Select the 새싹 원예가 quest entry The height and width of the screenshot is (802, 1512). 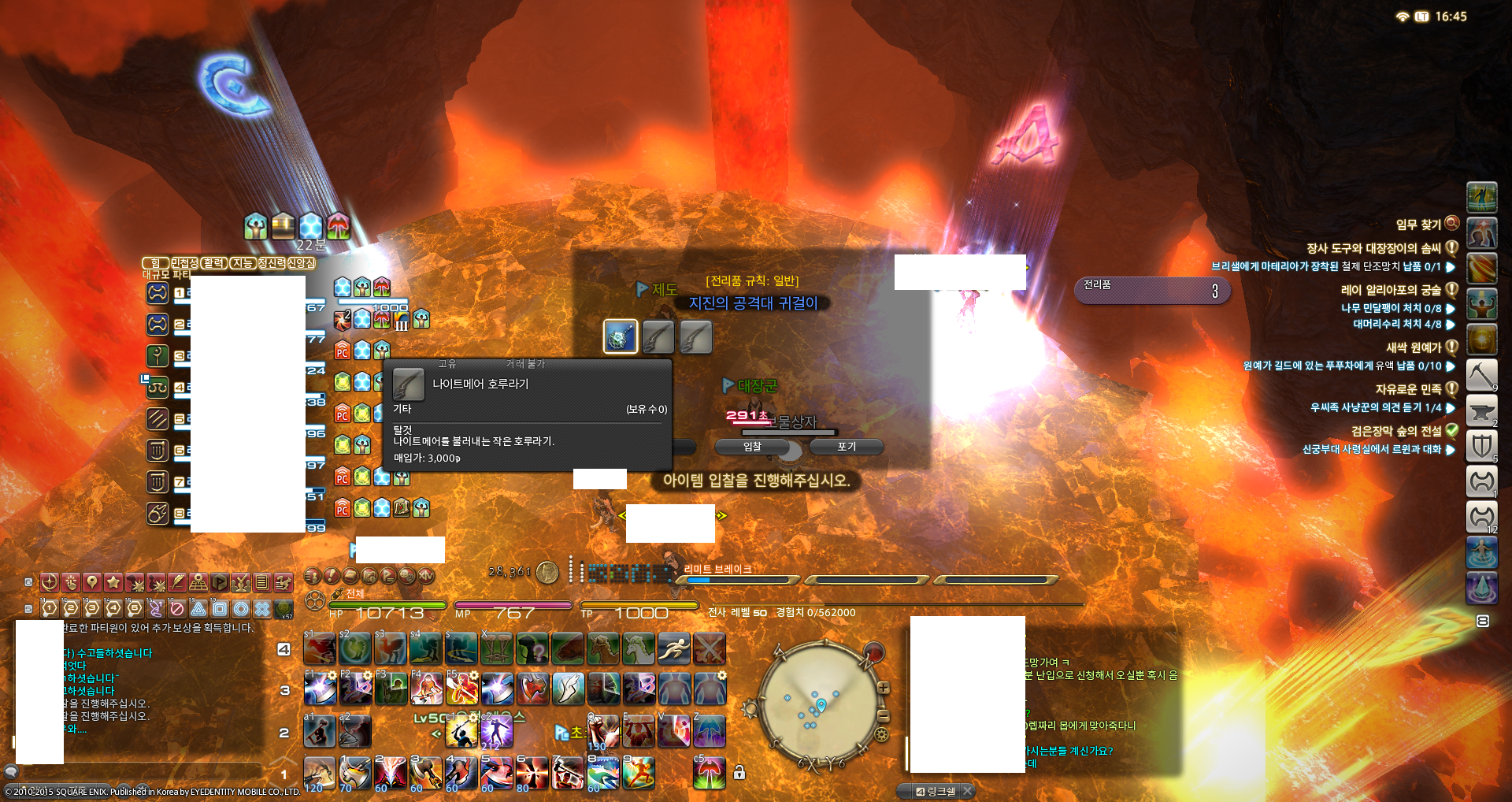pos(1413,347)
